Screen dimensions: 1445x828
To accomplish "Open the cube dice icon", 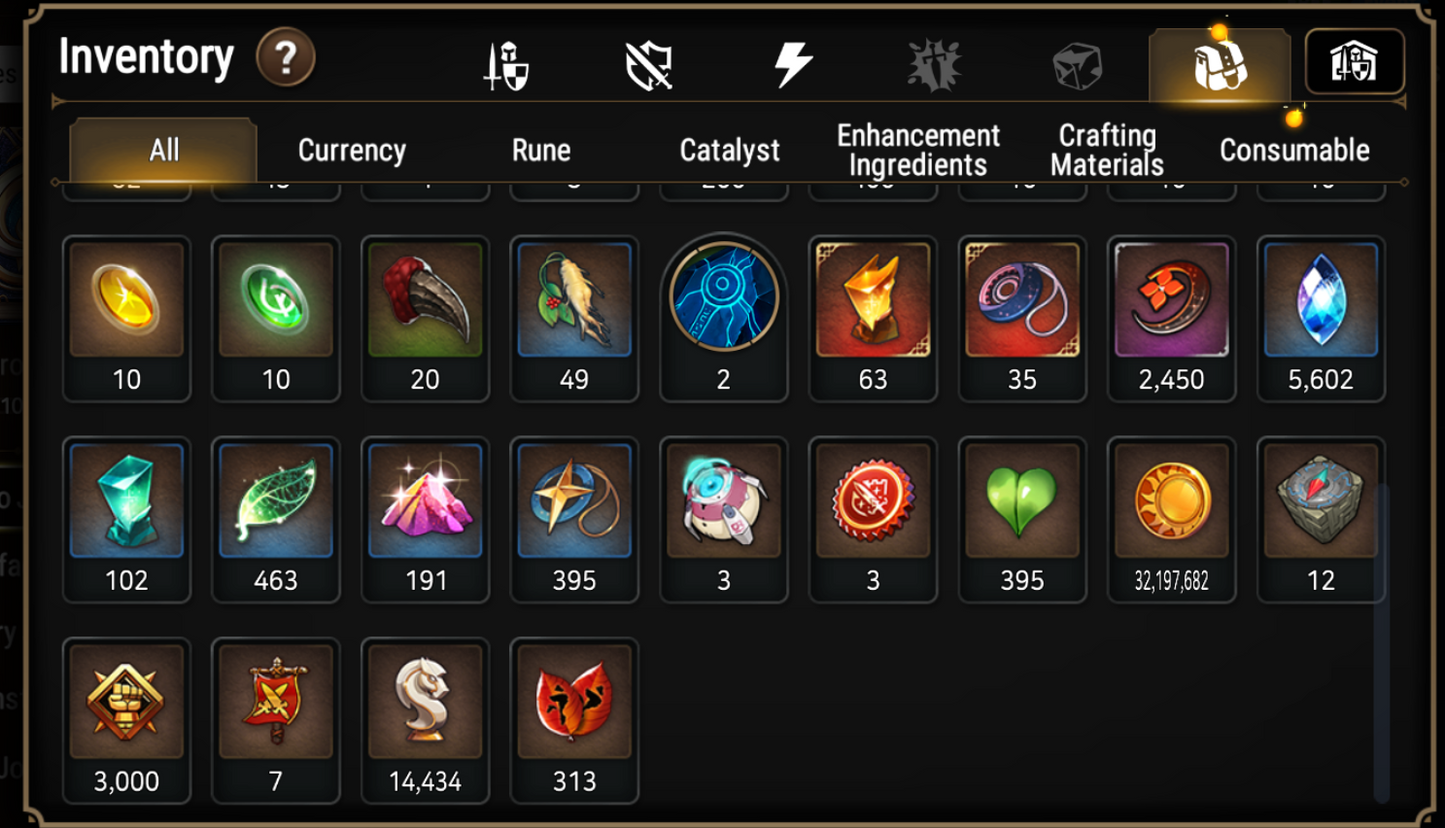I will [x=1079, y=62].
